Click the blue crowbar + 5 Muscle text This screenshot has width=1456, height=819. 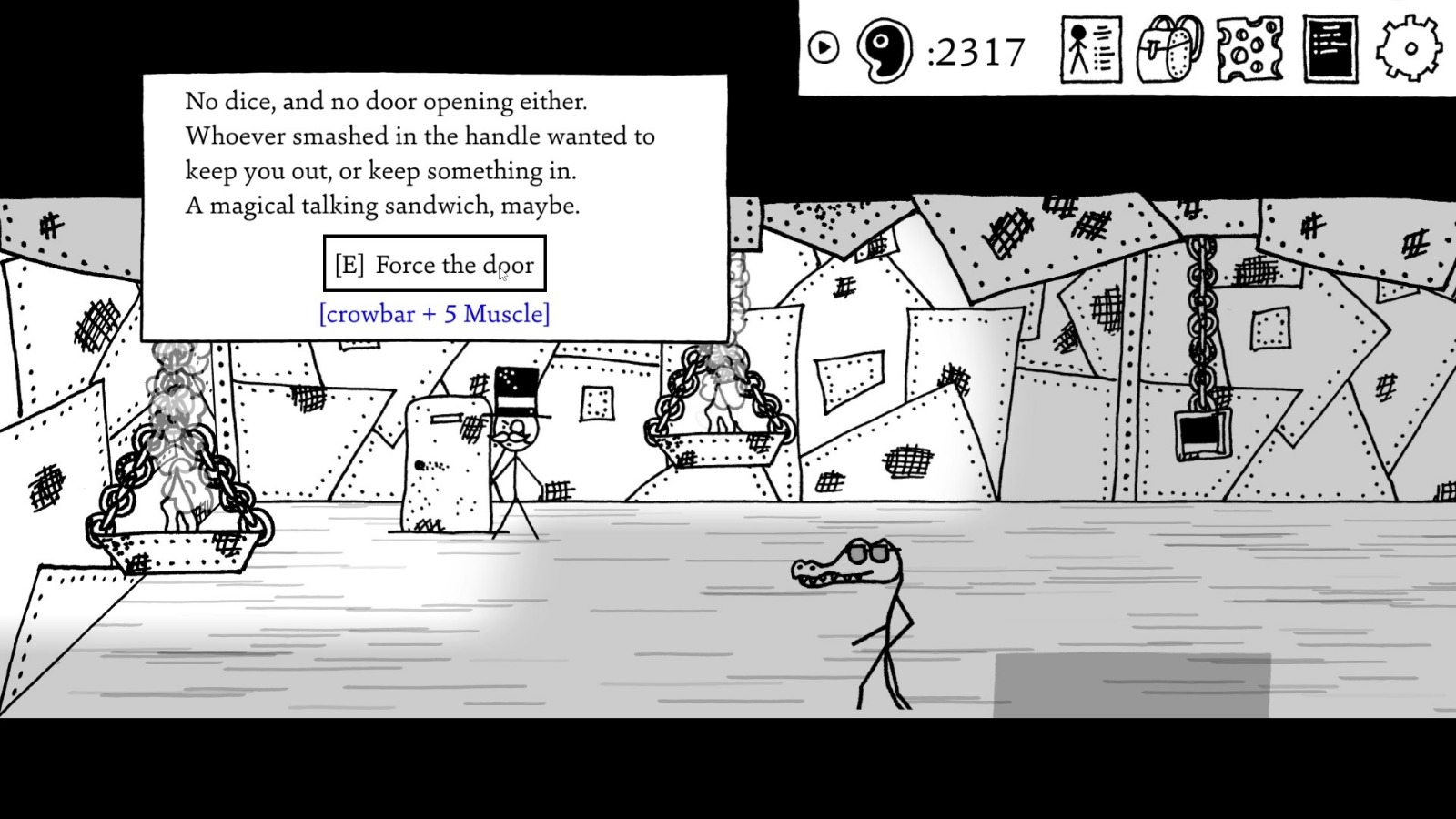[x=433, y=314]
